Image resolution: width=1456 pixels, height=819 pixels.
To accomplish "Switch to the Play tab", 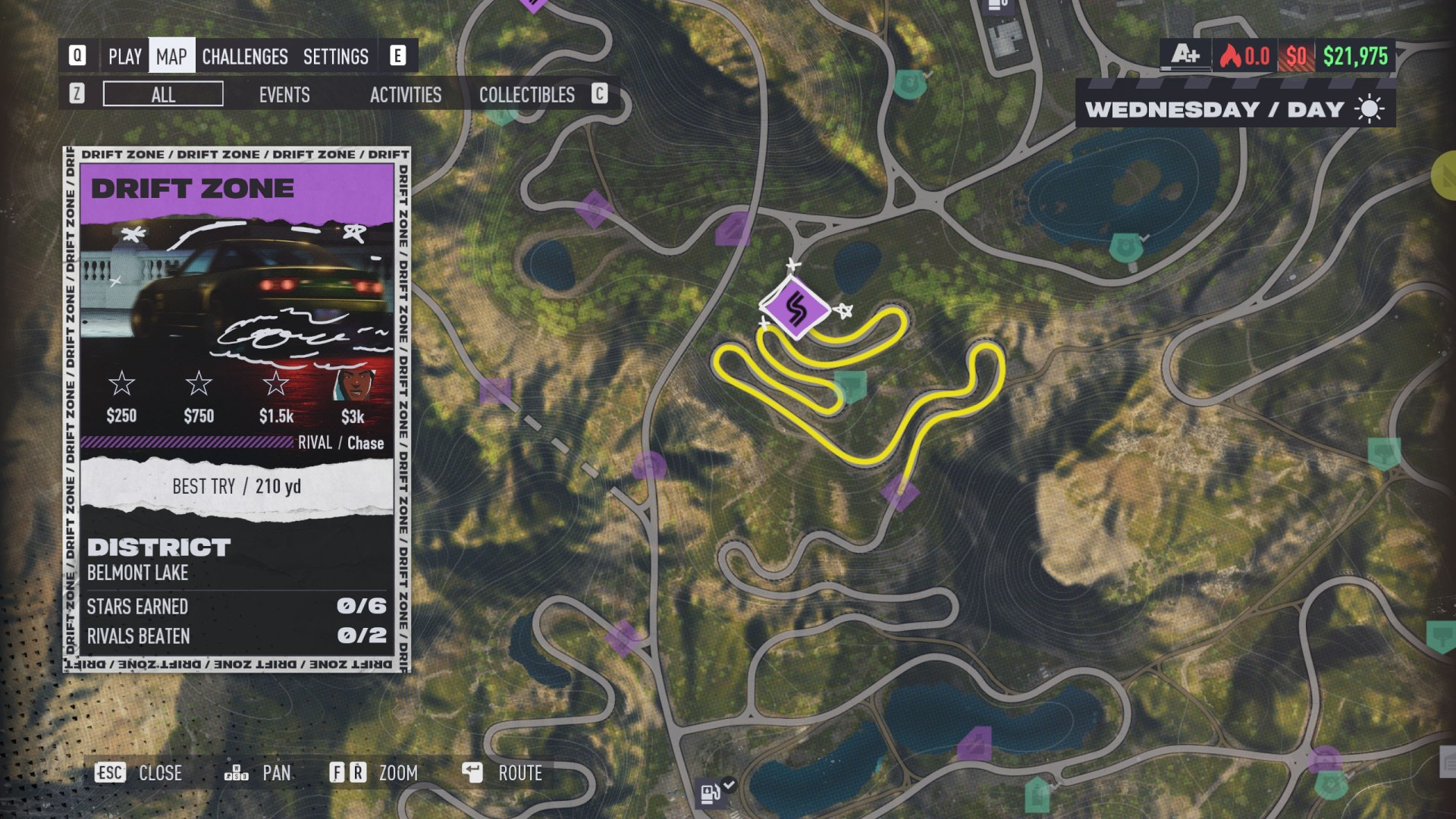I will click(124, 56).
